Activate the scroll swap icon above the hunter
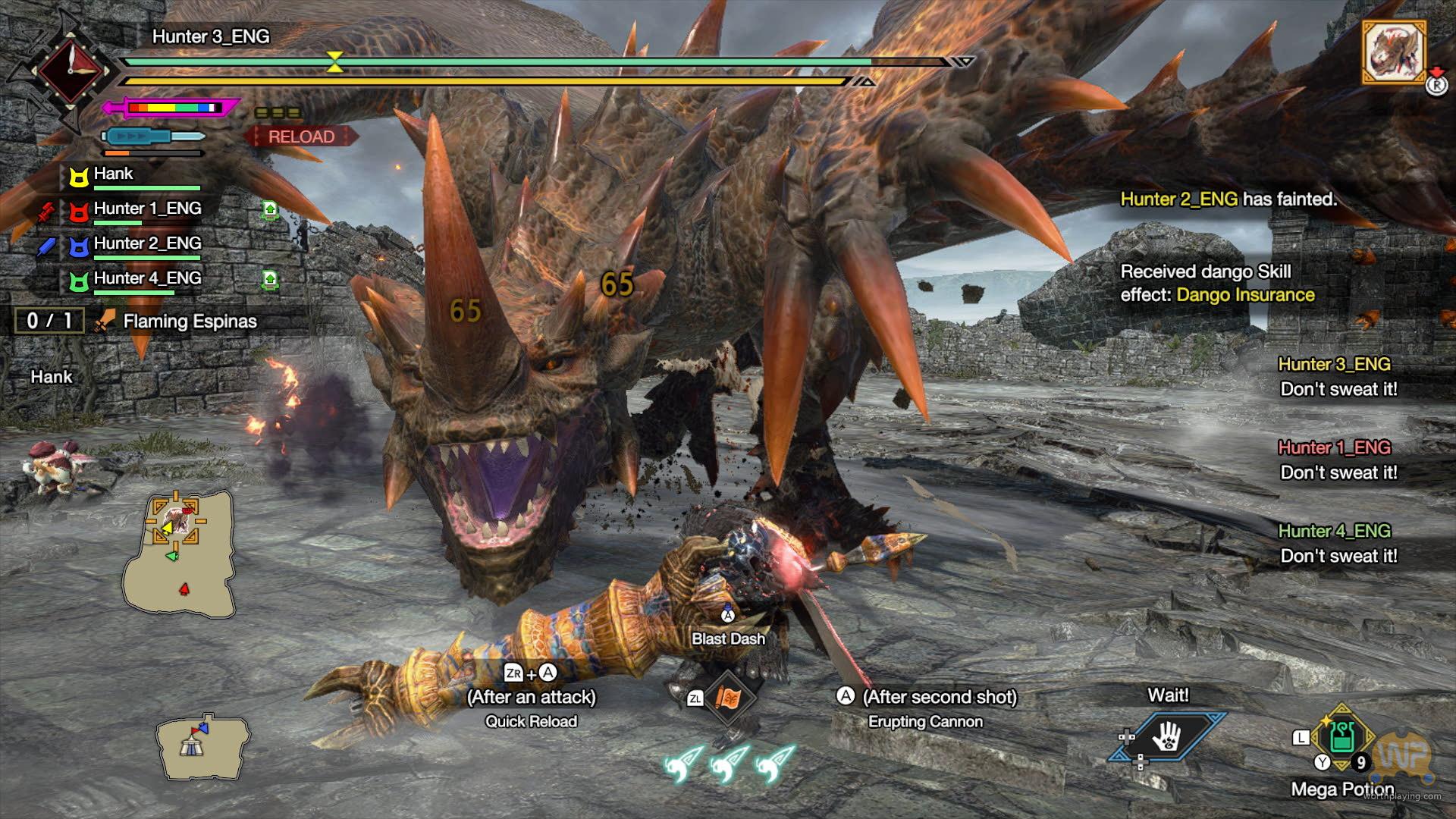The height and width of the screenshot is (819, 1456). (x=727, y=697)
